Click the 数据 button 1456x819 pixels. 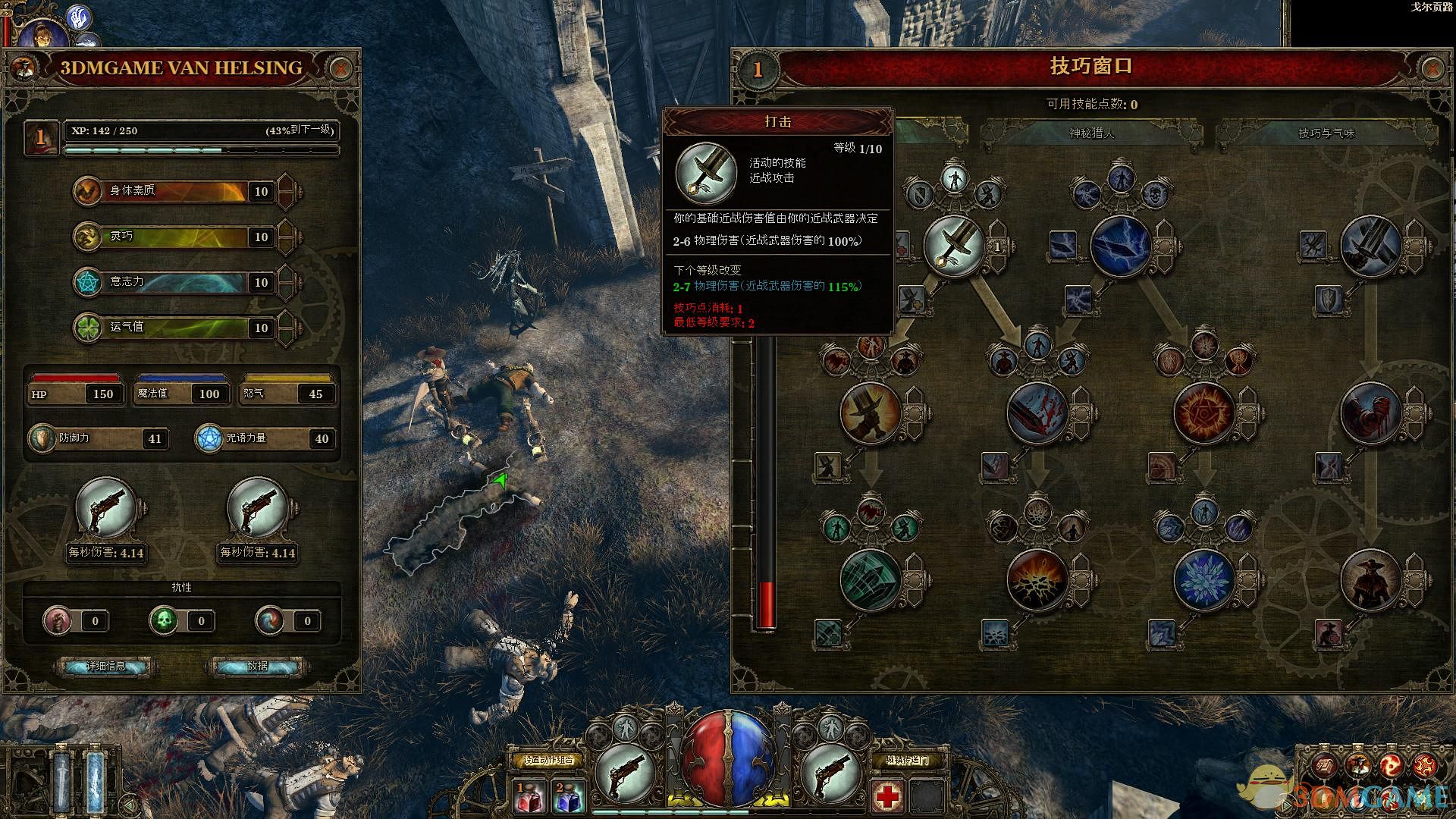click(x=257, y=667)
